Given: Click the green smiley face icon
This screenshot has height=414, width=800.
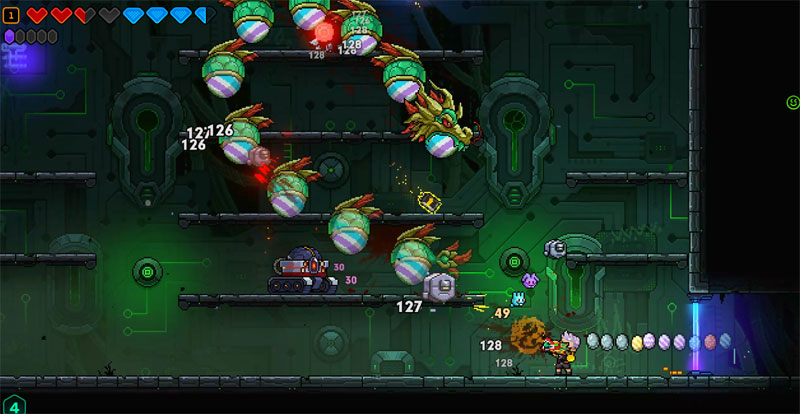Looking at the screenshot, I should click(792, 102).
